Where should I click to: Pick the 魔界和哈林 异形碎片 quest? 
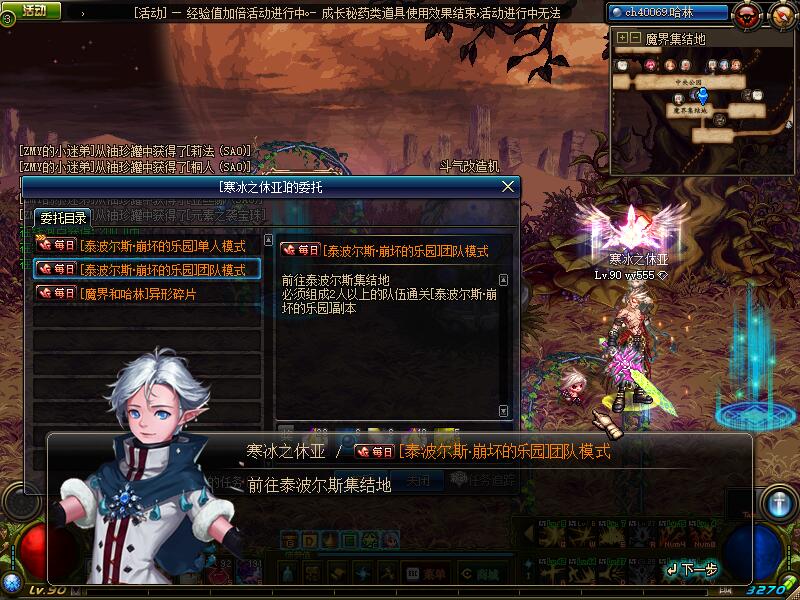[x=148, y=294]
